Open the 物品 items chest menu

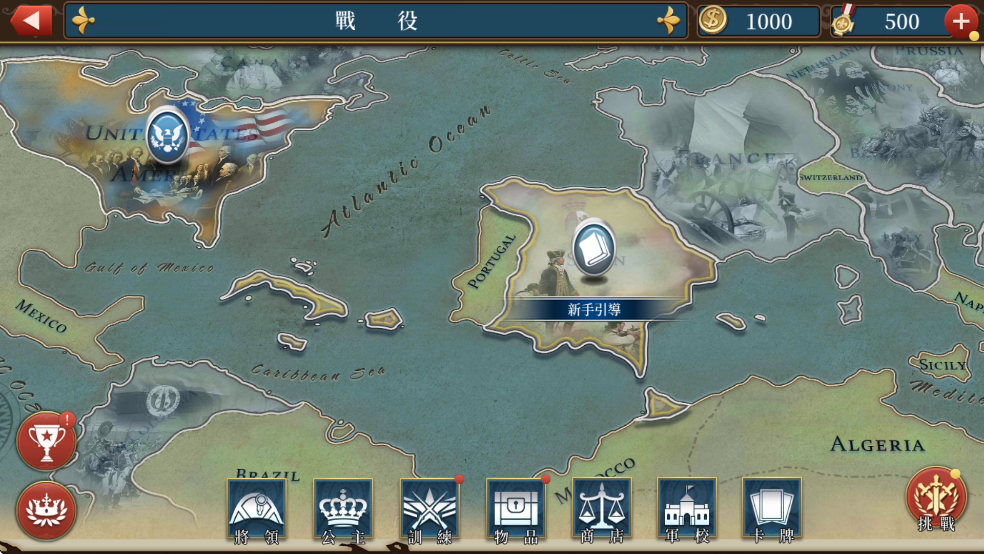[516, 511]
